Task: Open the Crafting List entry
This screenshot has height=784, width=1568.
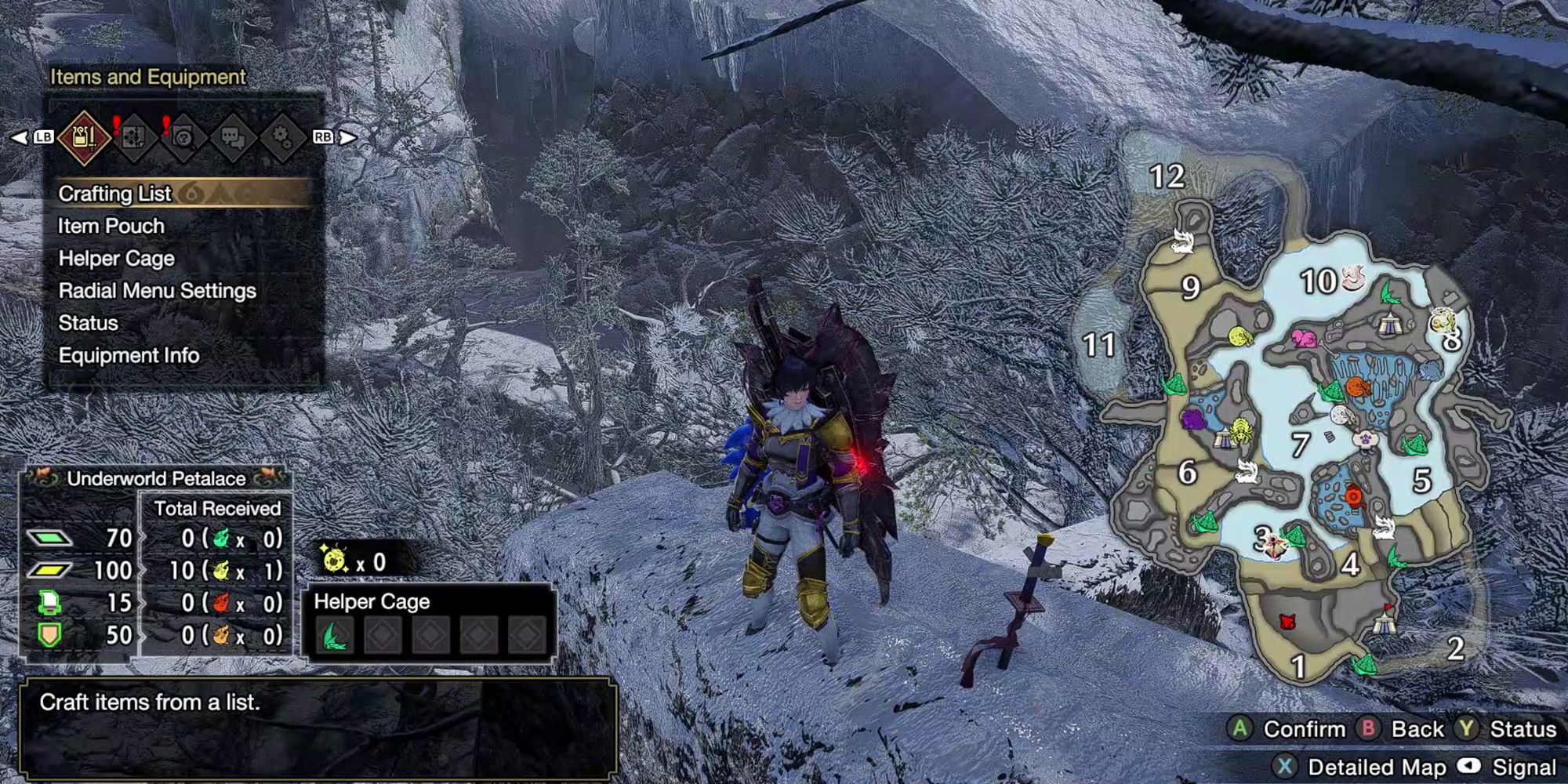Action: pos(118,194)
